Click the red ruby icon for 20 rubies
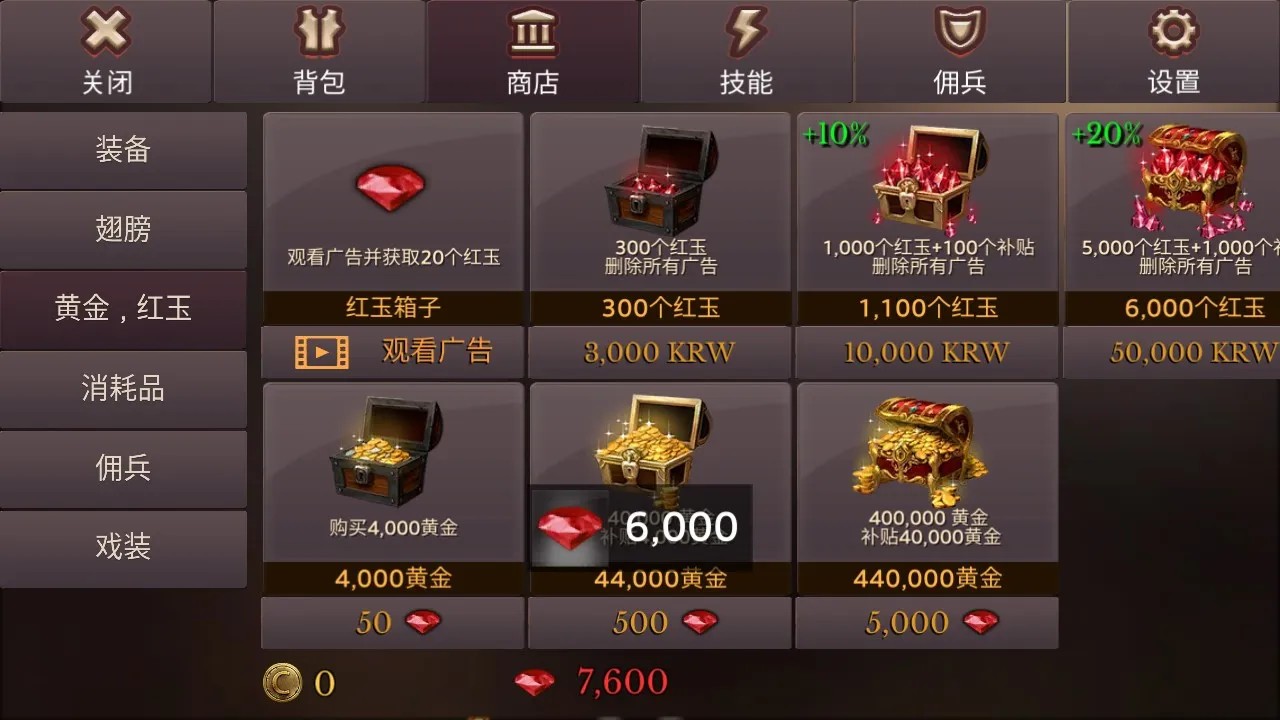Viewport: 1280px width, 720px height. pos(392,188)
